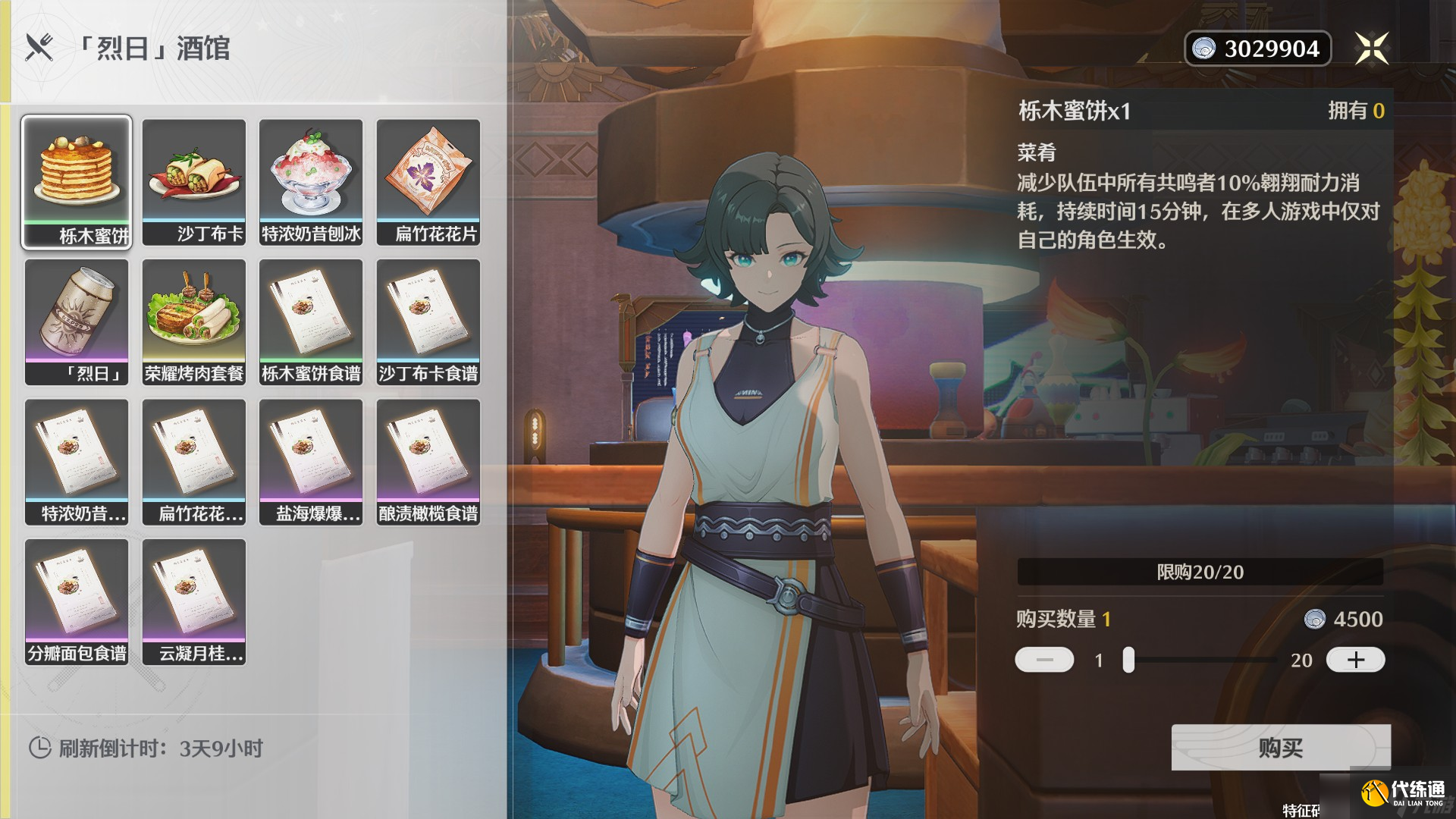Image resolution: width=1456 pixels, height=819 pixels.
Task: Select the 特浓奶昔刨冰 shaved ice item
Action: pos(311,180)
